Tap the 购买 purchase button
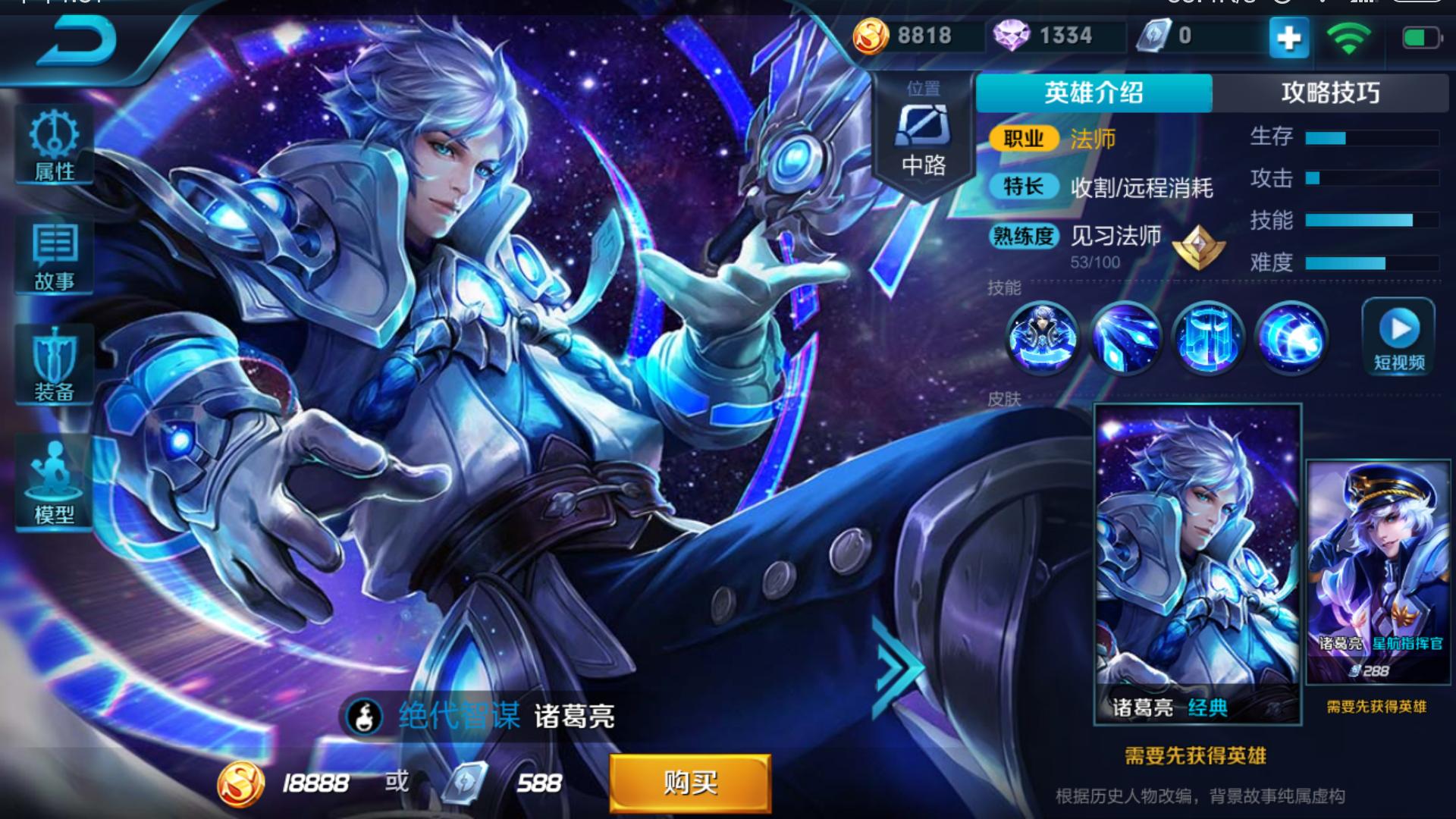 pyautogui.click(x=689, y=783)
